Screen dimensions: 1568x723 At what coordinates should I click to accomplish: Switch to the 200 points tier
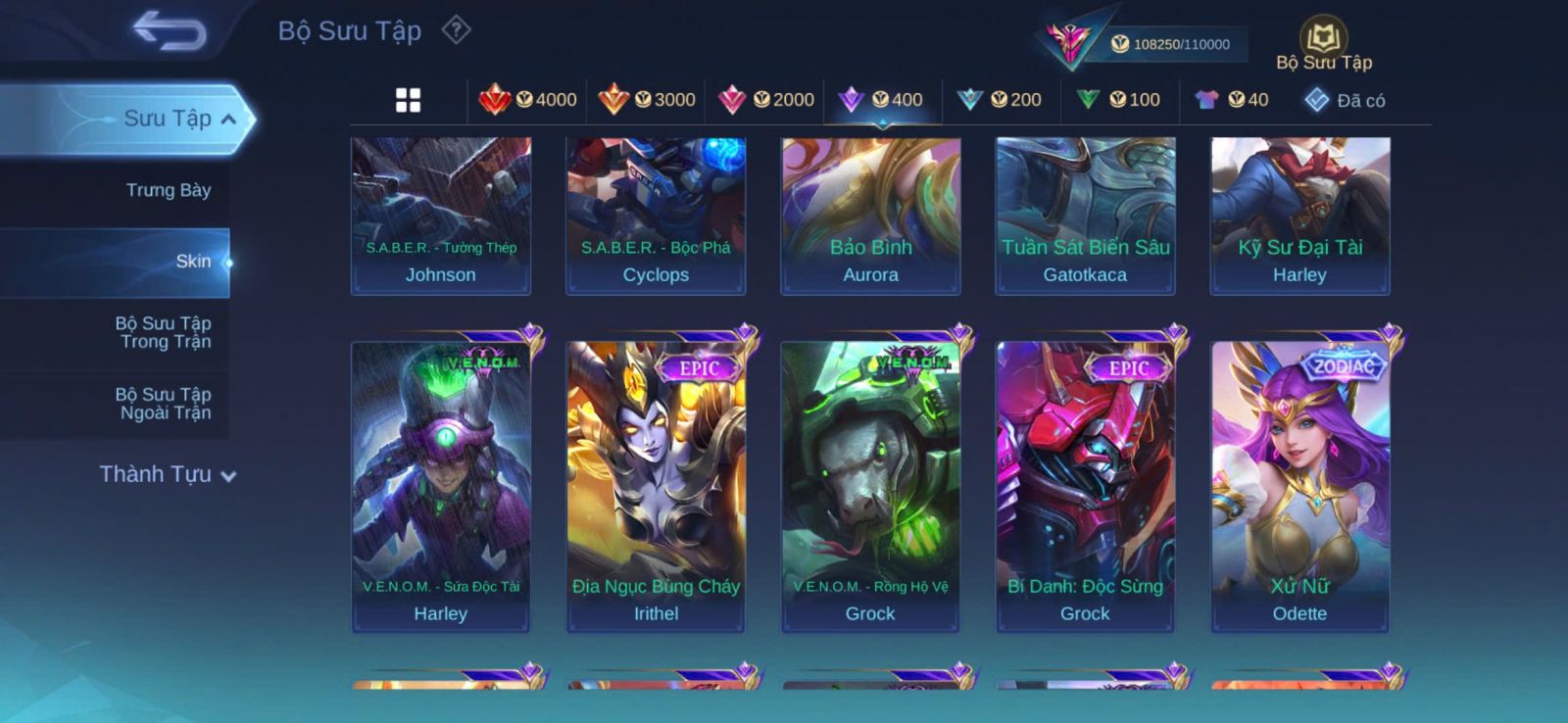click(x=1000, y=100)
